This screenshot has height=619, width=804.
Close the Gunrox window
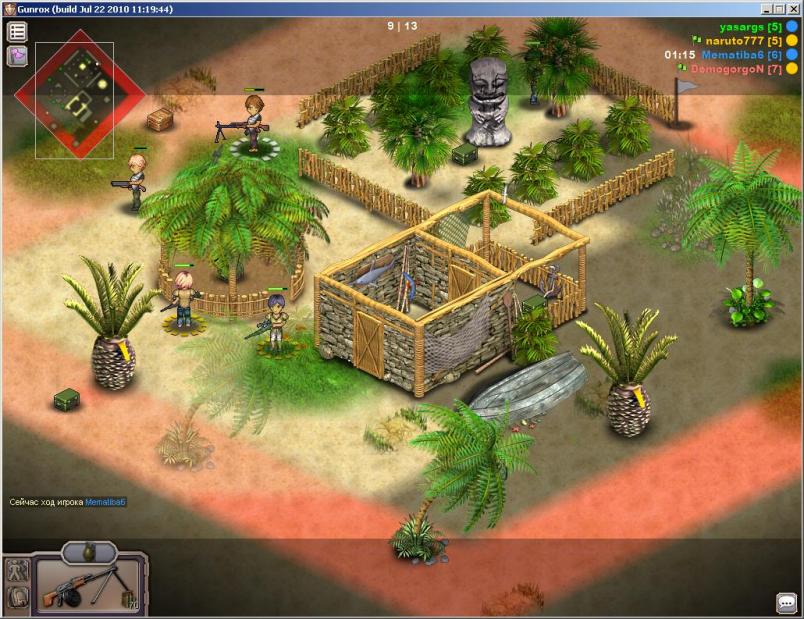click(x=793, y=8)
